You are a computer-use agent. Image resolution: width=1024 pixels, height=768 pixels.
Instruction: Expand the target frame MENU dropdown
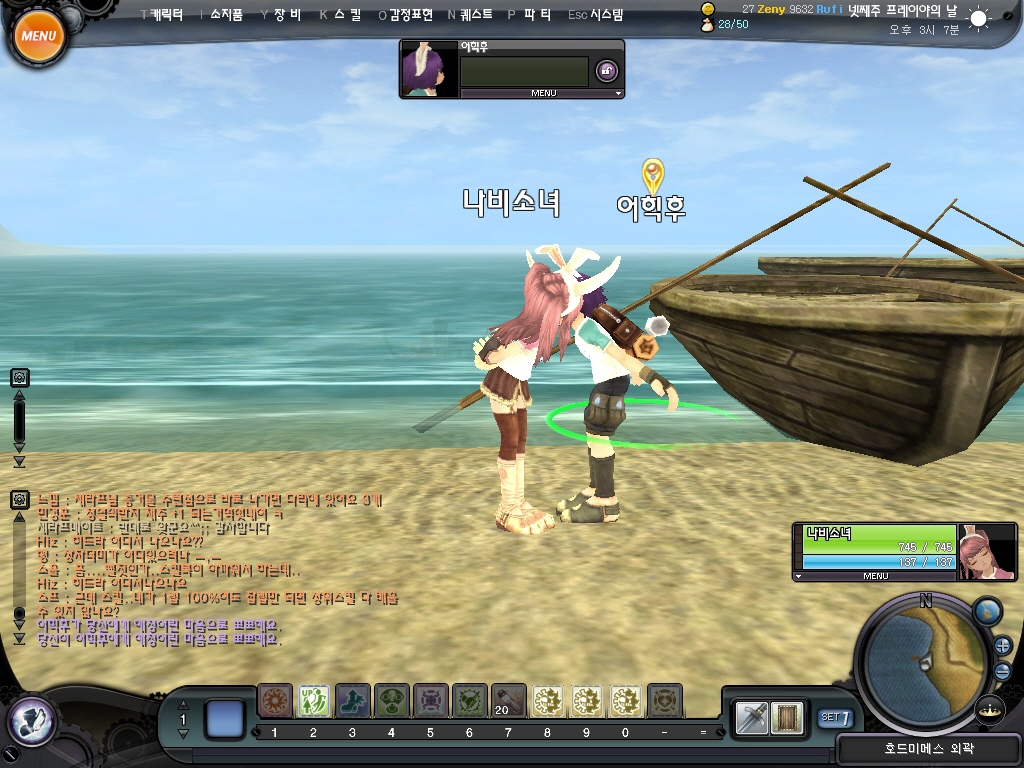pyautogui.click(x=542, y=93)
